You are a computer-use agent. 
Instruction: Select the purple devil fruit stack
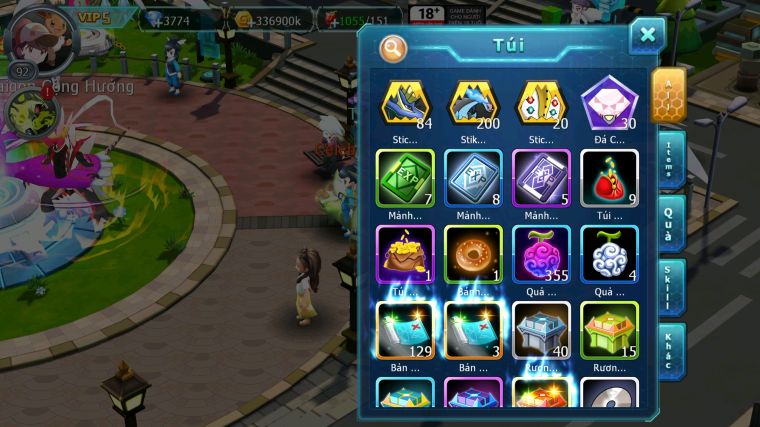point(541,254)
